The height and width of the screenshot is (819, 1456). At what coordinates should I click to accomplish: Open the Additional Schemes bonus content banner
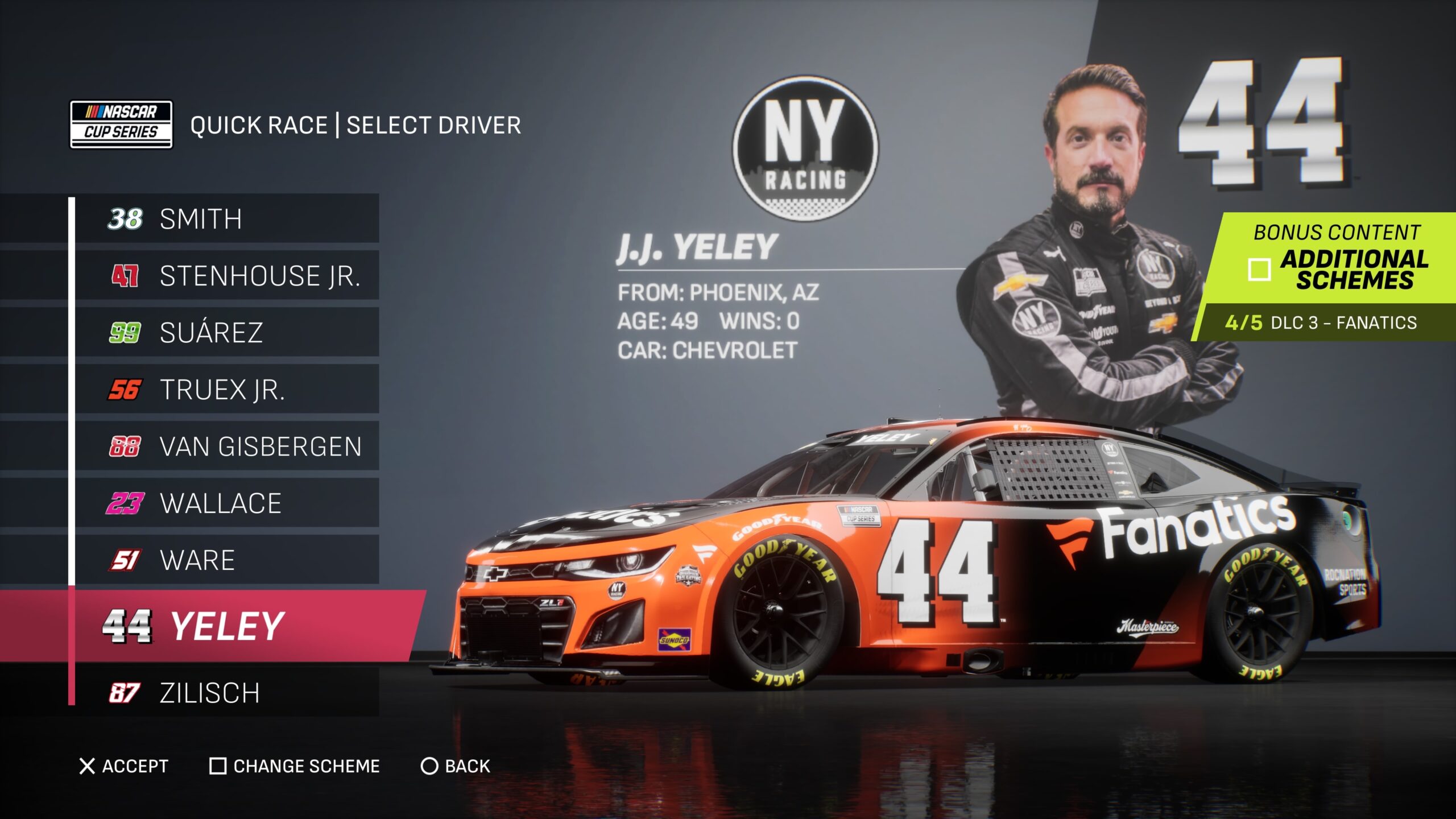1331,267
